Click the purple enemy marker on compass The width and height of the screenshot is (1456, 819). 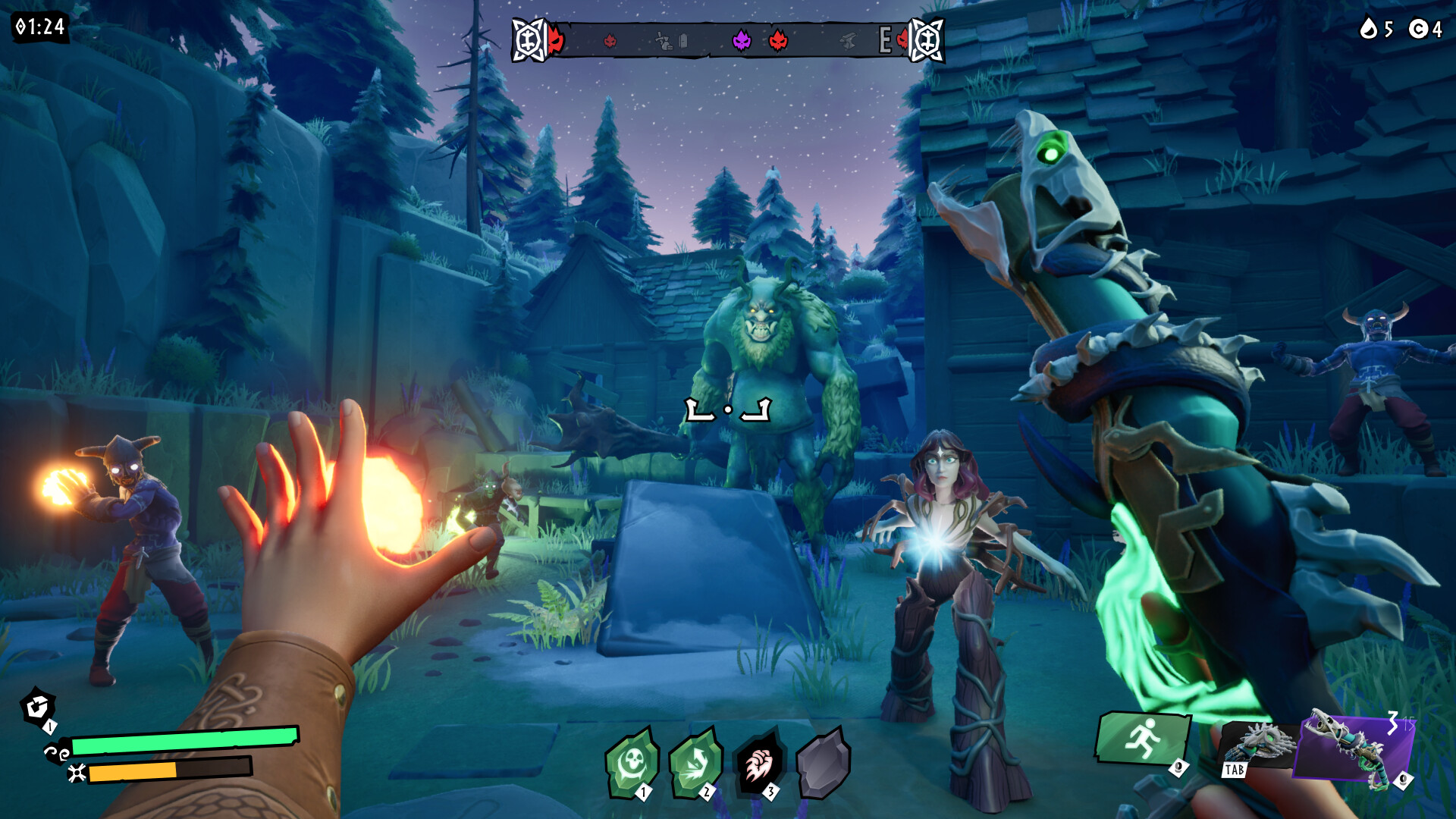coord(741,40)
